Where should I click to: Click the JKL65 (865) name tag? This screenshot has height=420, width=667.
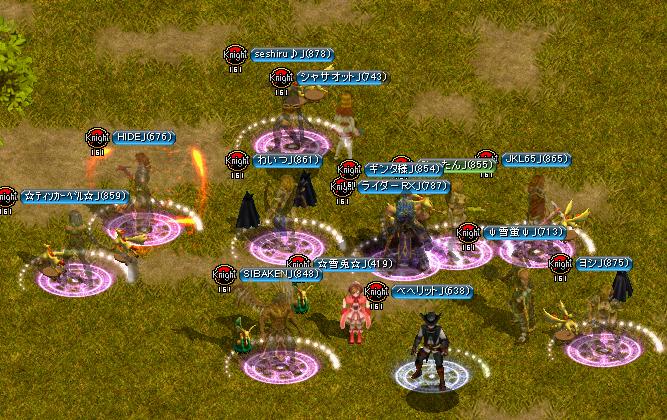click(536, 158)
